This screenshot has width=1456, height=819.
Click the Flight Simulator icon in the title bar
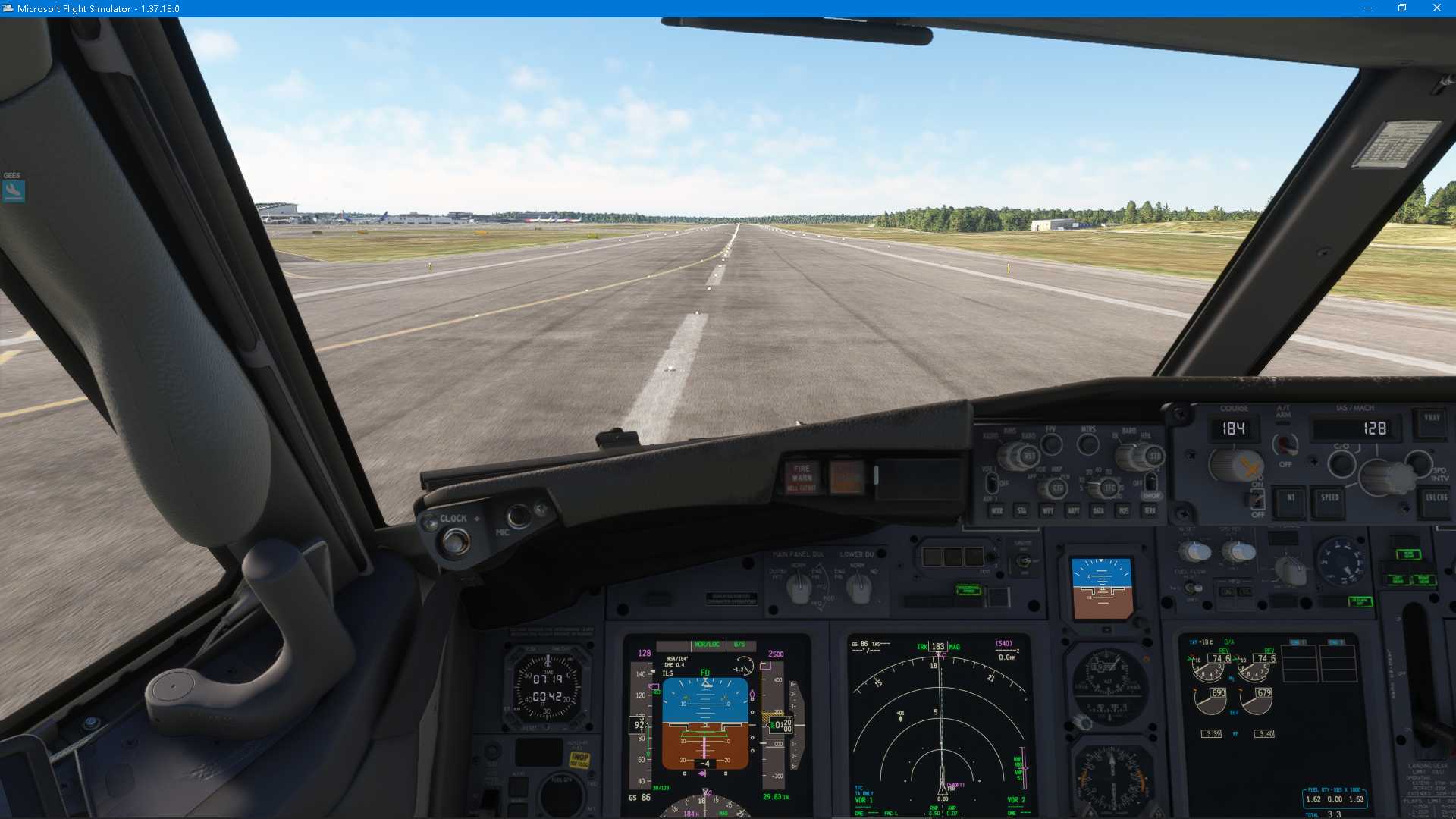pos(8,8)
